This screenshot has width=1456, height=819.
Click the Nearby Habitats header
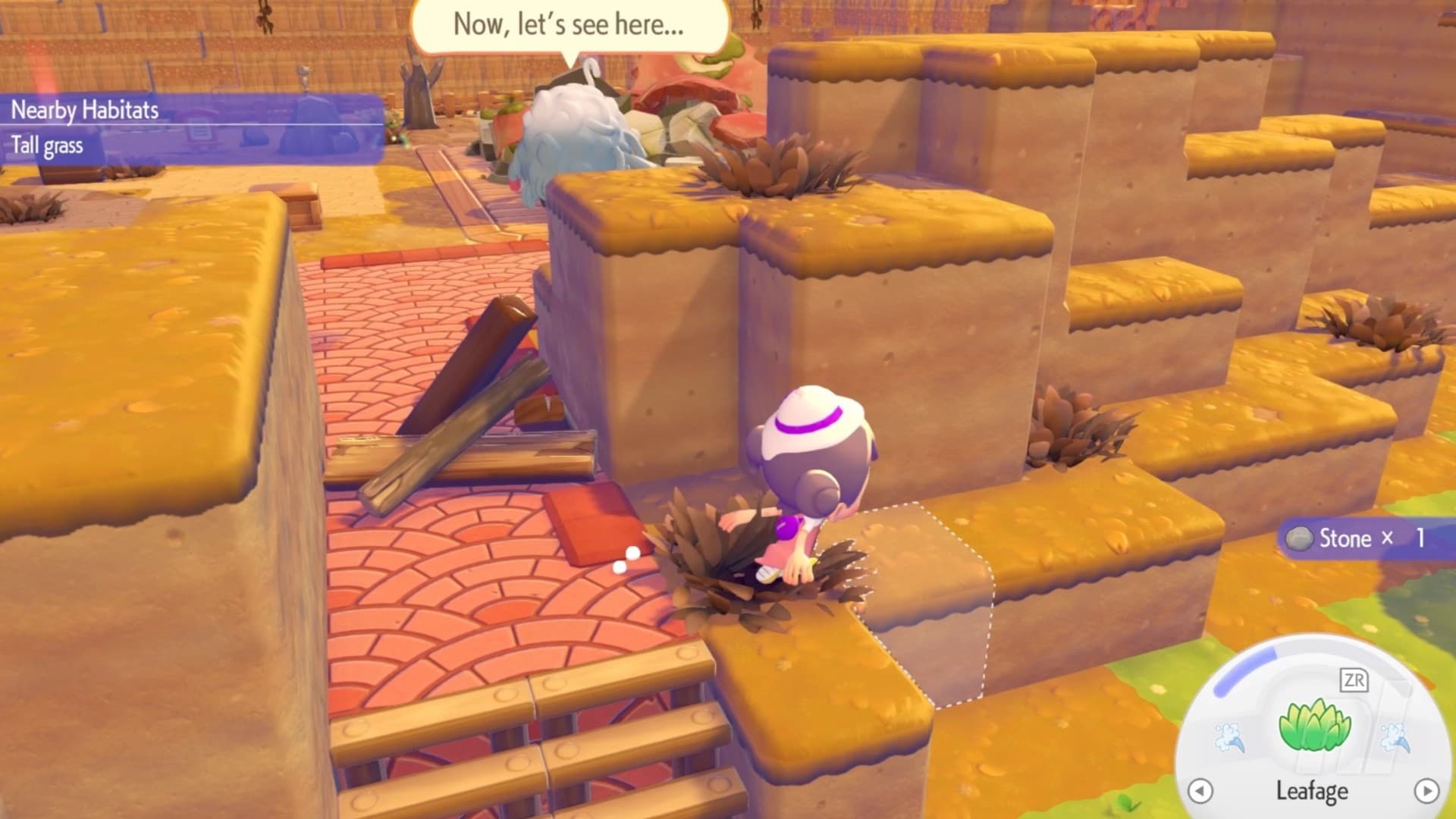[x=83, y=108]
